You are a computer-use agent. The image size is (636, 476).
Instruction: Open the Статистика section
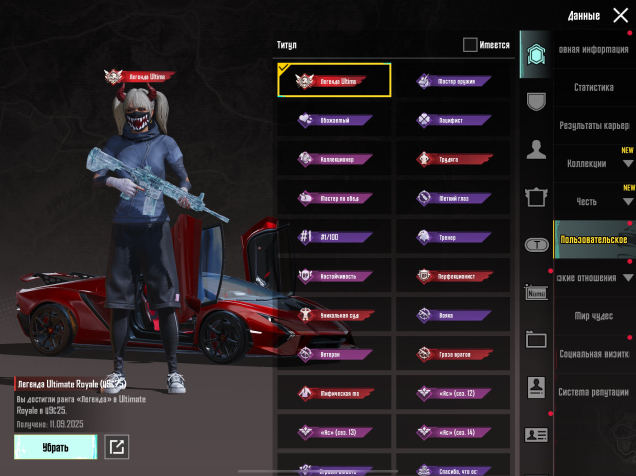pos(594,88)
